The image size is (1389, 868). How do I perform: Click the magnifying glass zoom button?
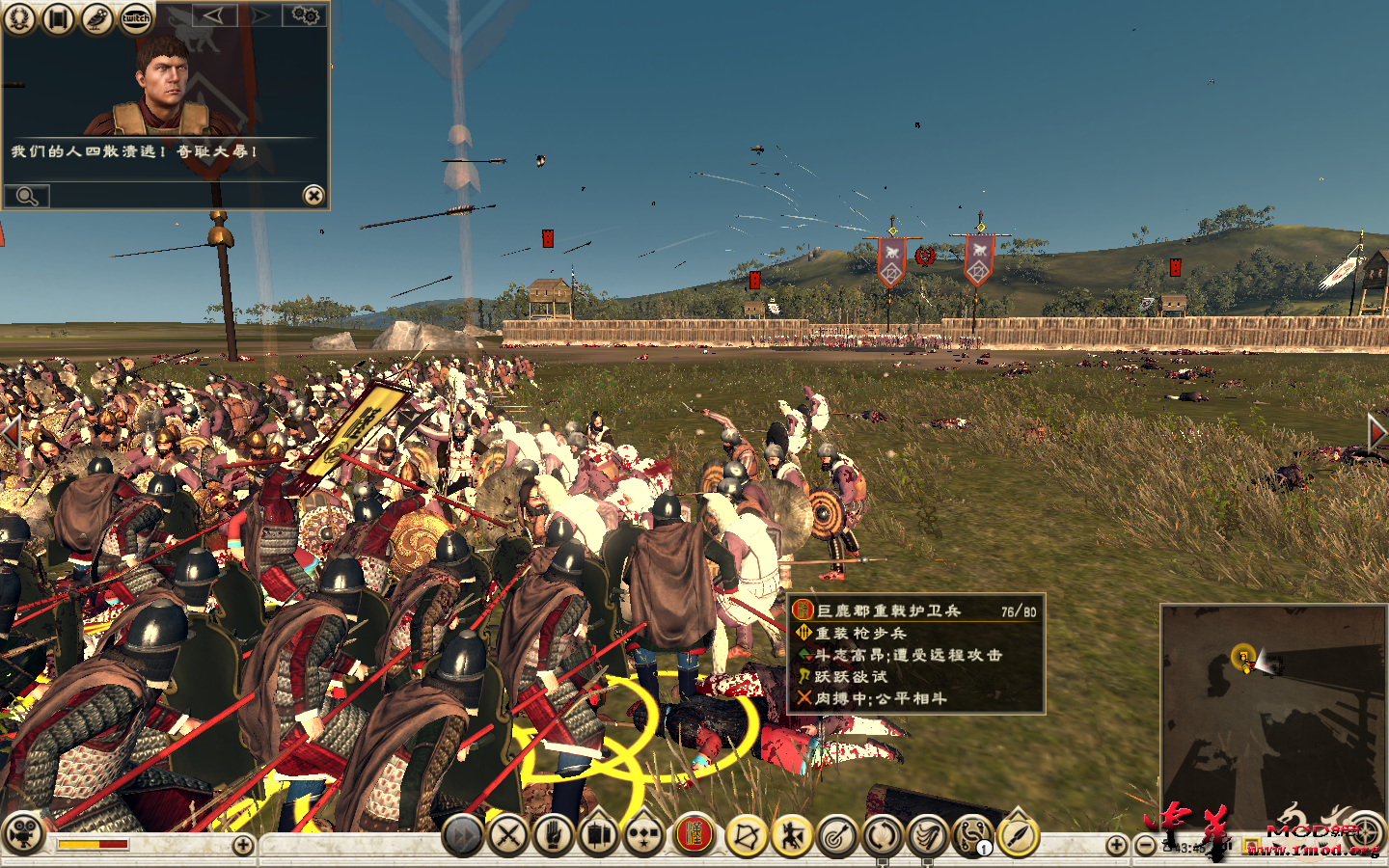[27, 196]
